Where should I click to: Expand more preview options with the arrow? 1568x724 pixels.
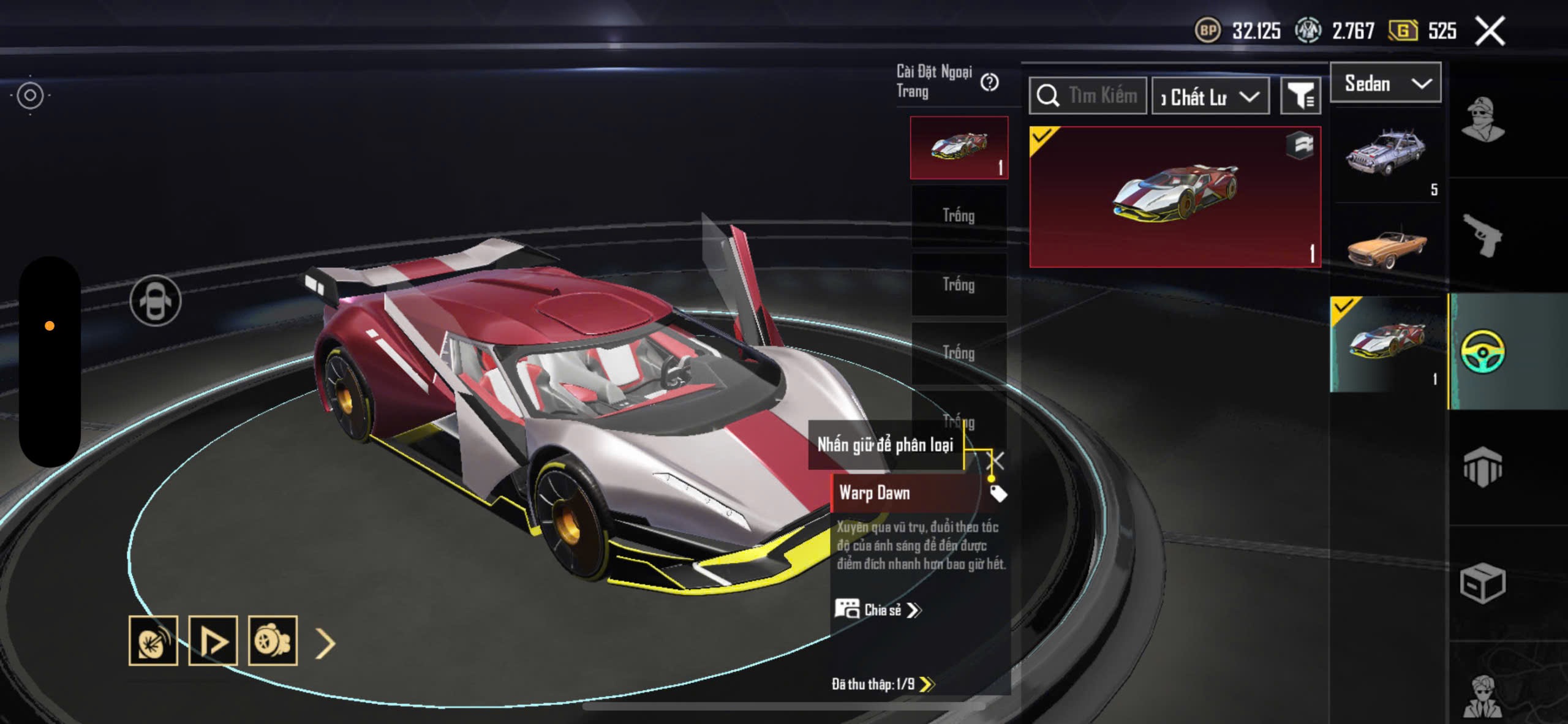point(325,643)
